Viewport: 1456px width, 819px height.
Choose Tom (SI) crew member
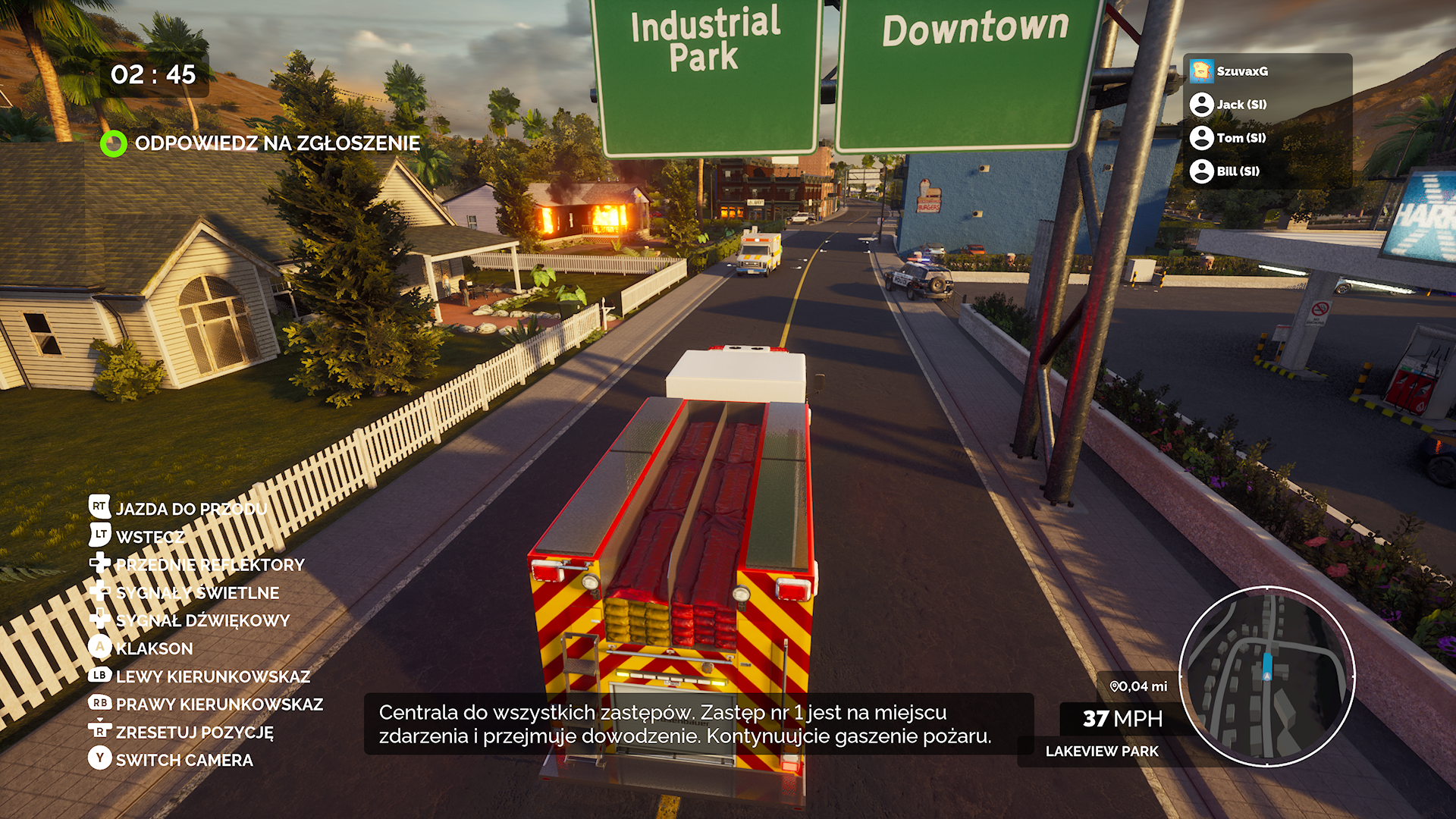tap(1241, 138)
